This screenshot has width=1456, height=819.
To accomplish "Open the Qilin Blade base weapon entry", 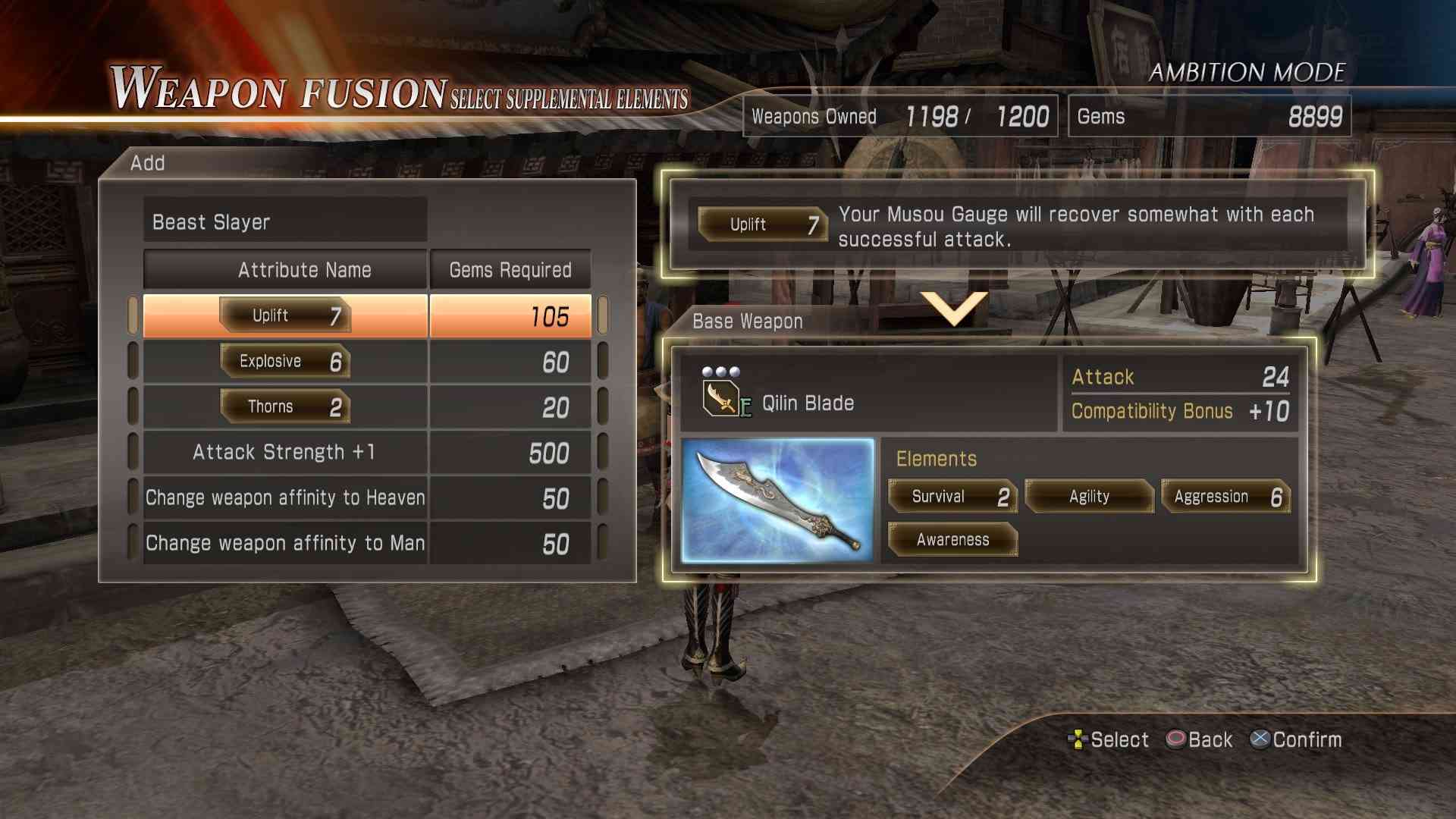I will tap(808, 403).
